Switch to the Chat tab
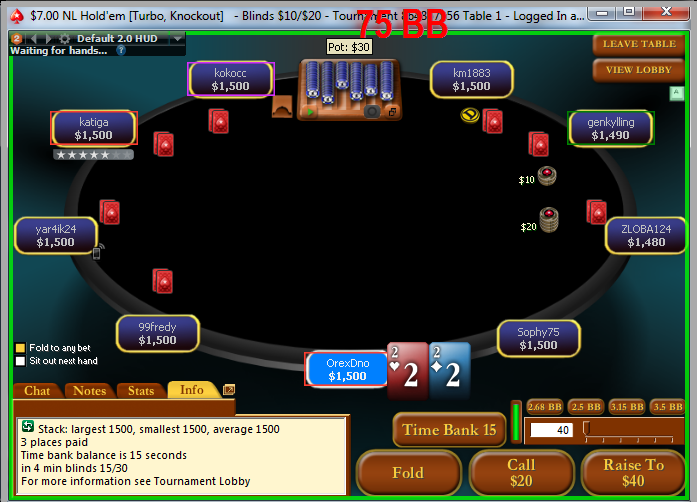 click(37, 391)
